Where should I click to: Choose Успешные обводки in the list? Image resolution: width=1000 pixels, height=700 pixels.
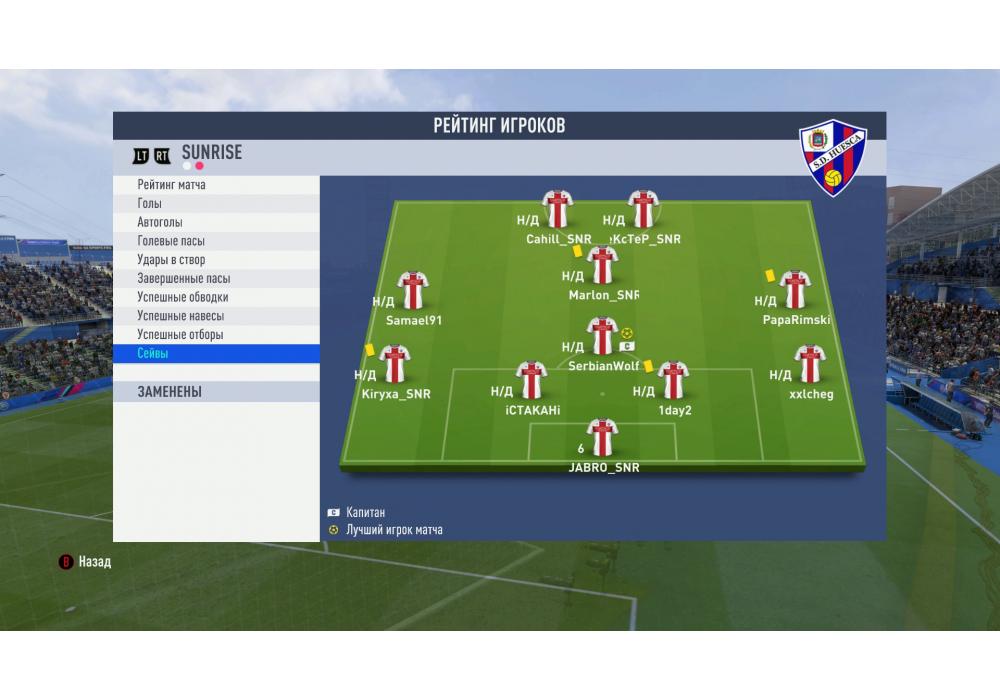click(216, 297)
